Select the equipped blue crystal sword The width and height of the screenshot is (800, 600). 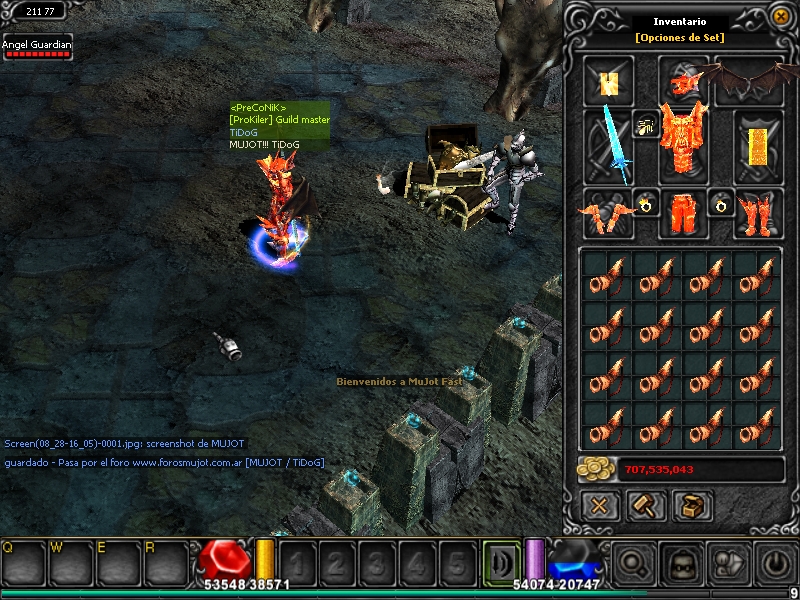tap(608, 147)
